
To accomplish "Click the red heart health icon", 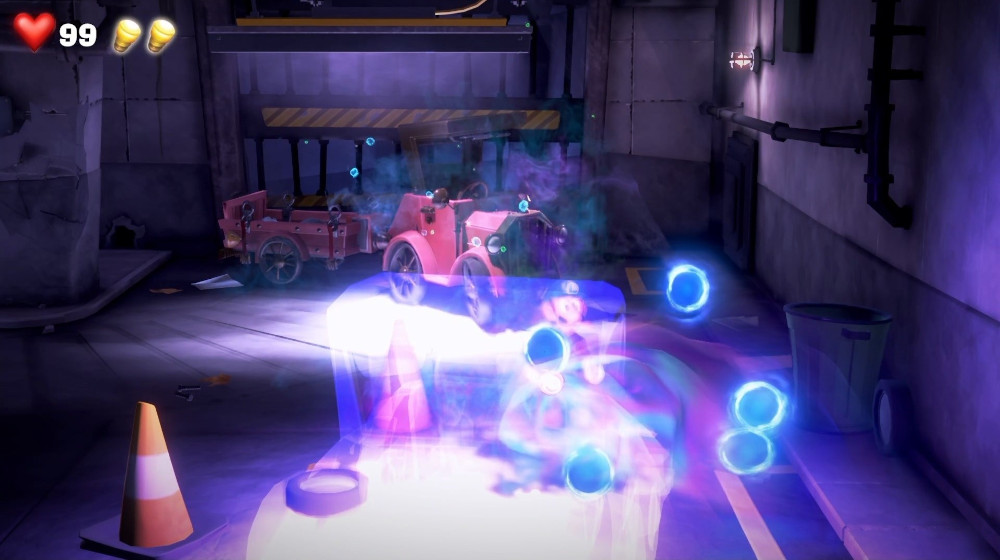I will [x=34, y=32].
